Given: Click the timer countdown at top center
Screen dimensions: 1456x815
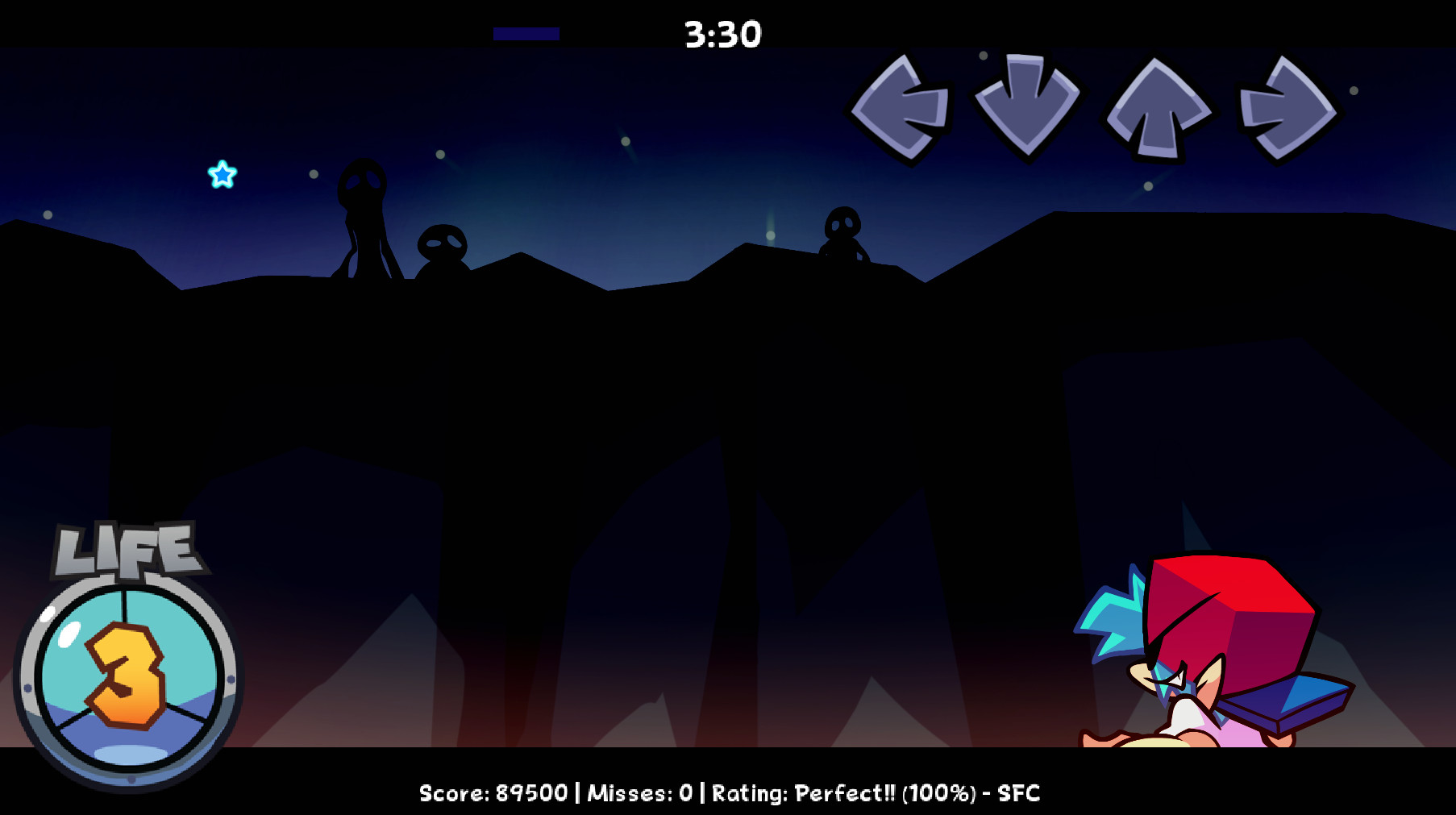Looking at the screenshot, I should (x=721, y=34).
